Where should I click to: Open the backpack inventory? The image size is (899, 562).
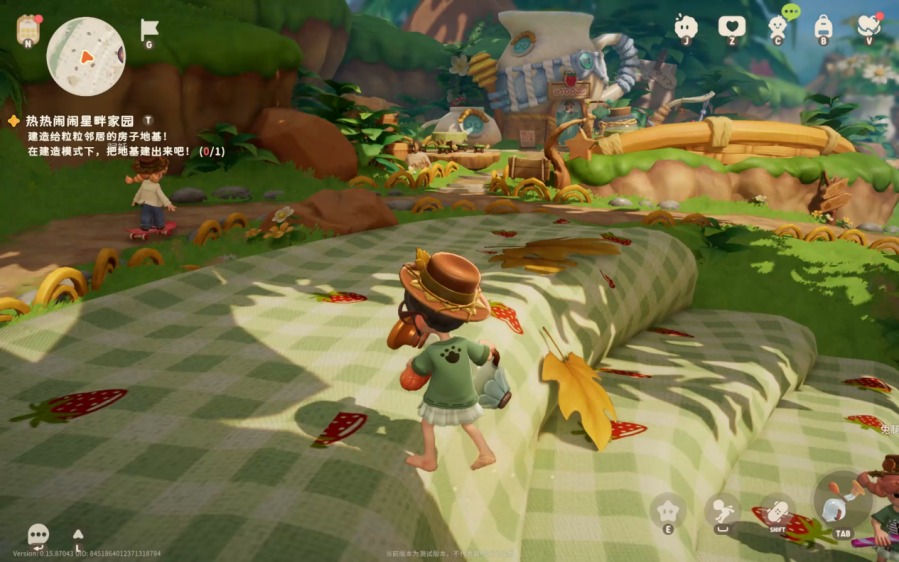pos(823,26)
